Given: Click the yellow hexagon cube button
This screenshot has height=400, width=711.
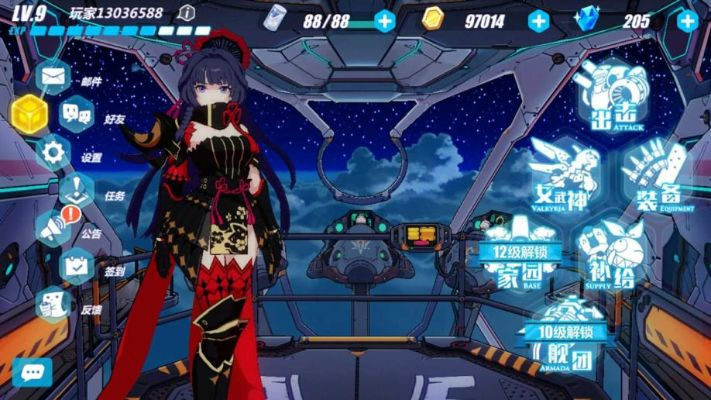Looking at the screenshot, I should pyautogui.click(x=28, y=113).
